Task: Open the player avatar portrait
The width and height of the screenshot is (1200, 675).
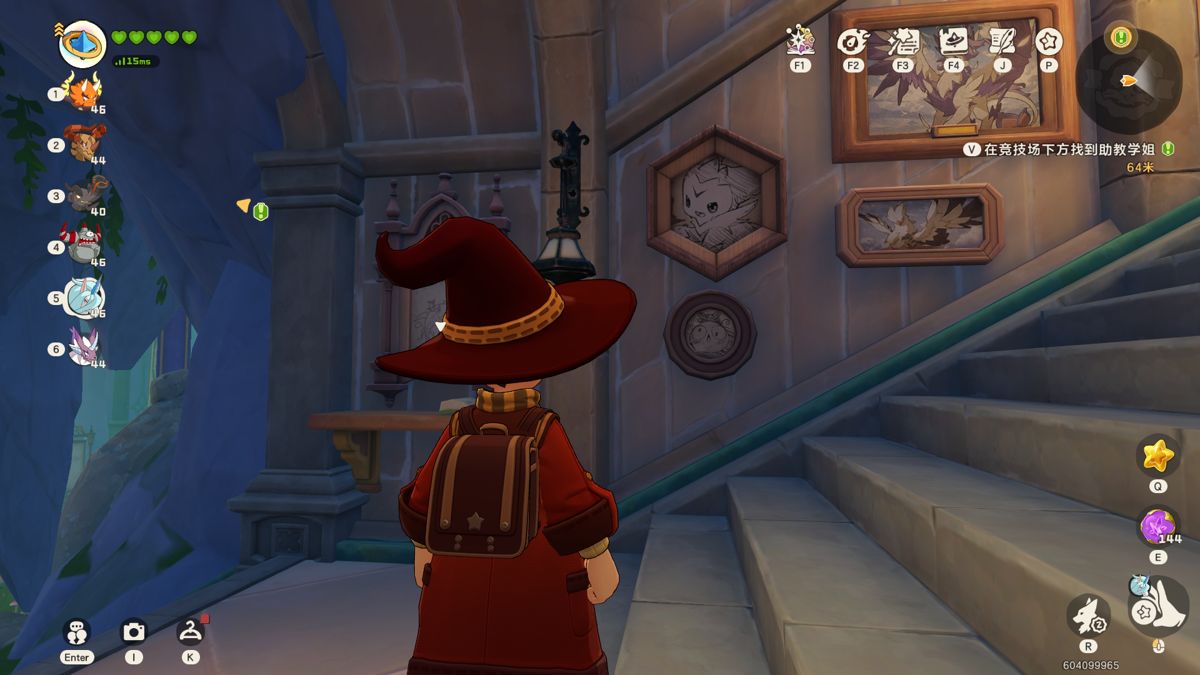Action: click(x=82, y=45)
